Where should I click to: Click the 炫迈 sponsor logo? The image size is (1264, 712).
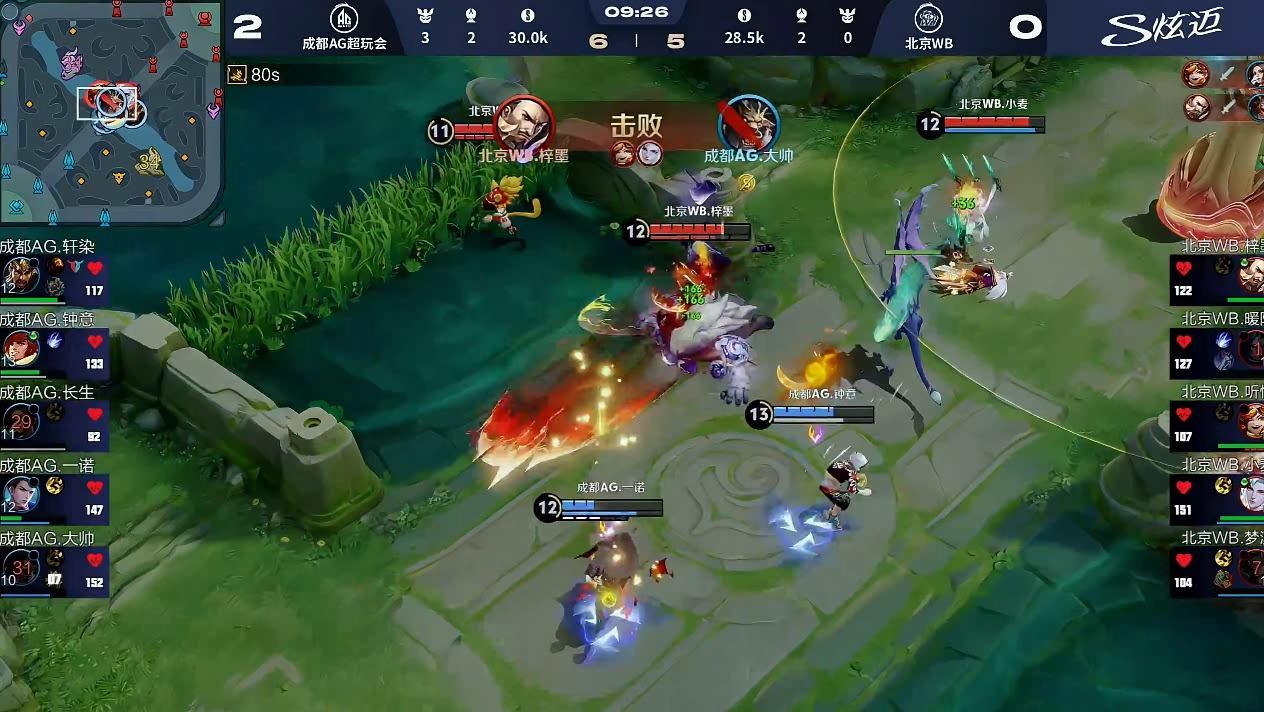pos(1162,25)
